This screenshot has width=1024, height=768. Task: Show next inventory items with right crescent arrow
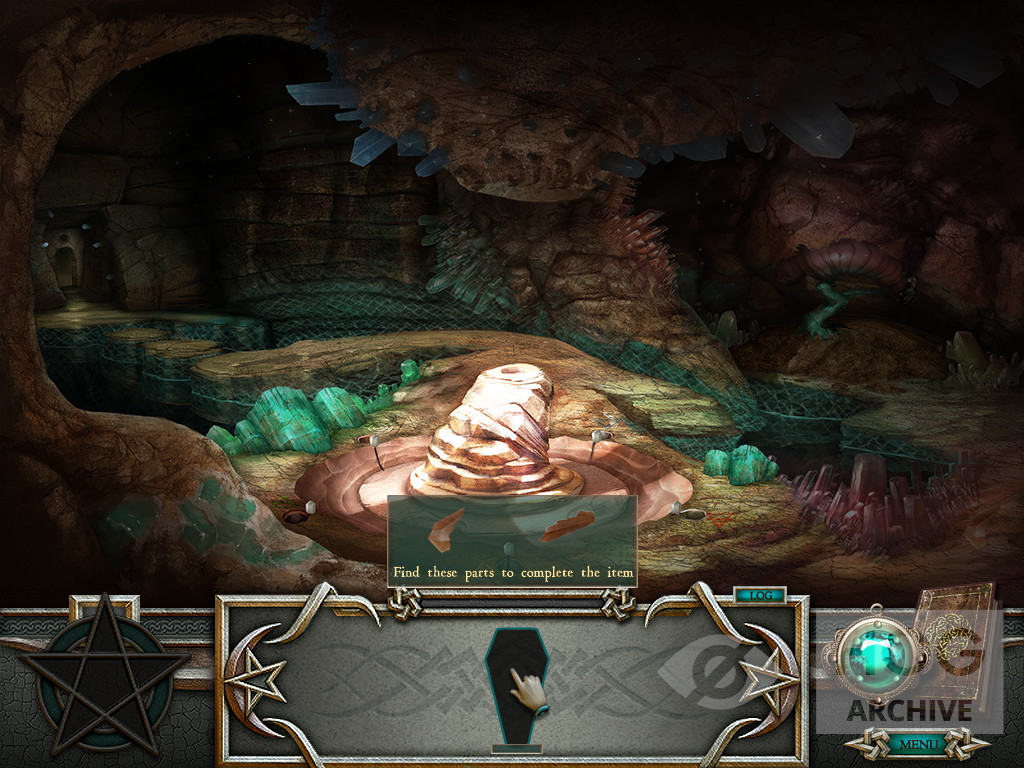pyautogui.click(x=772, y=680)
